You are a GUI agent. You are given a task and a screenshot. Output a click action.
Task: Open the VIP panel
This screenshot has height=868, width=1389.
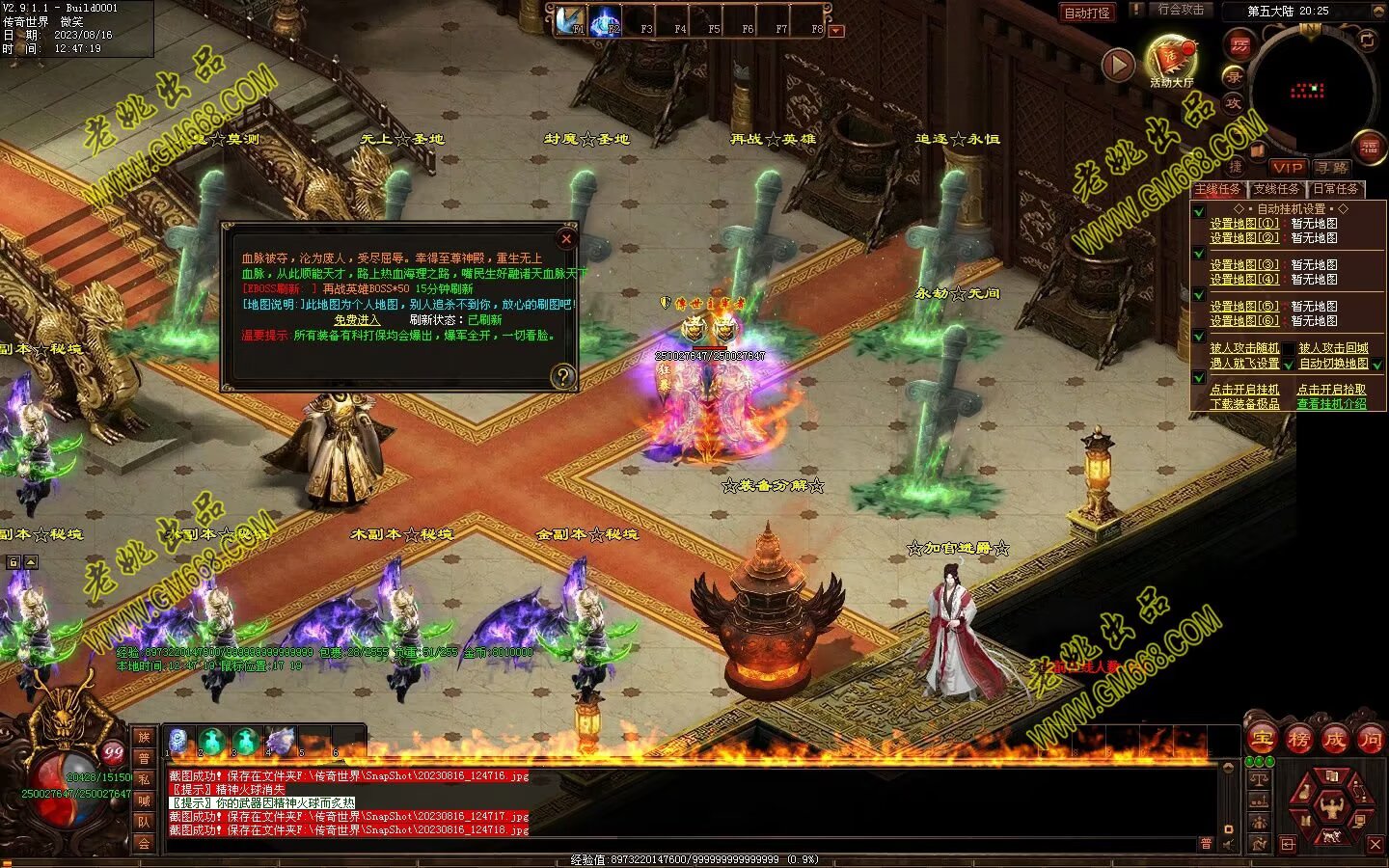click(1287, 168)
